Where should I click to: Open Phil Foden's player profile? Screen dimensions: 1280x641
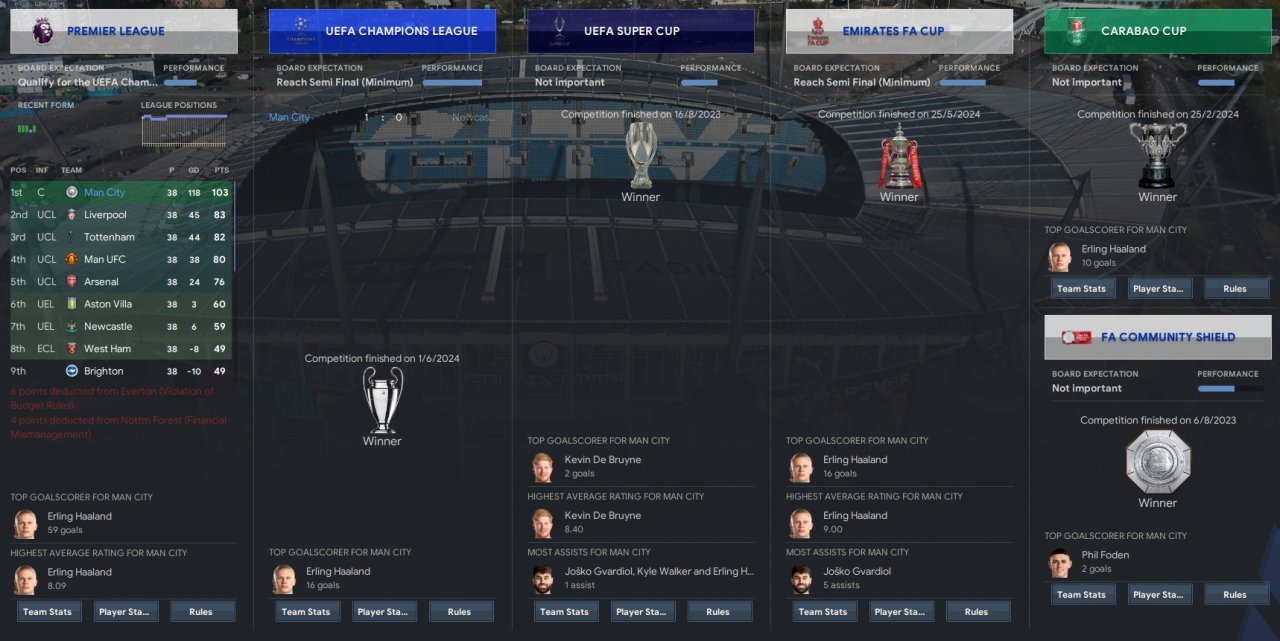coord(1103,555)
